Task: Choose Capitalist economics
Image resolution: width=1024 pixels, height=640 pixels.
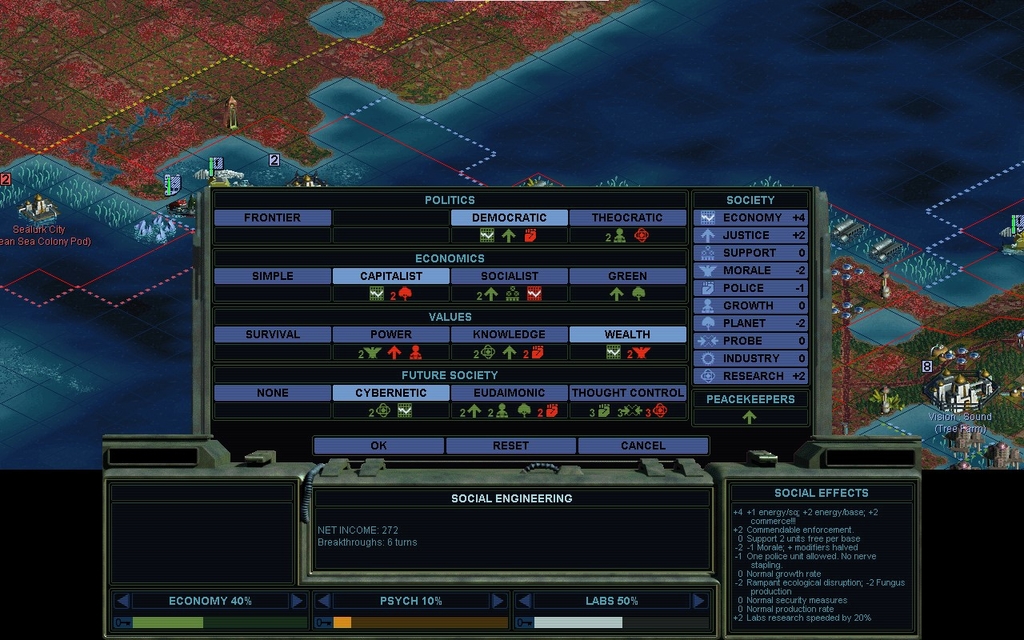Action: [x=391, y=276]
